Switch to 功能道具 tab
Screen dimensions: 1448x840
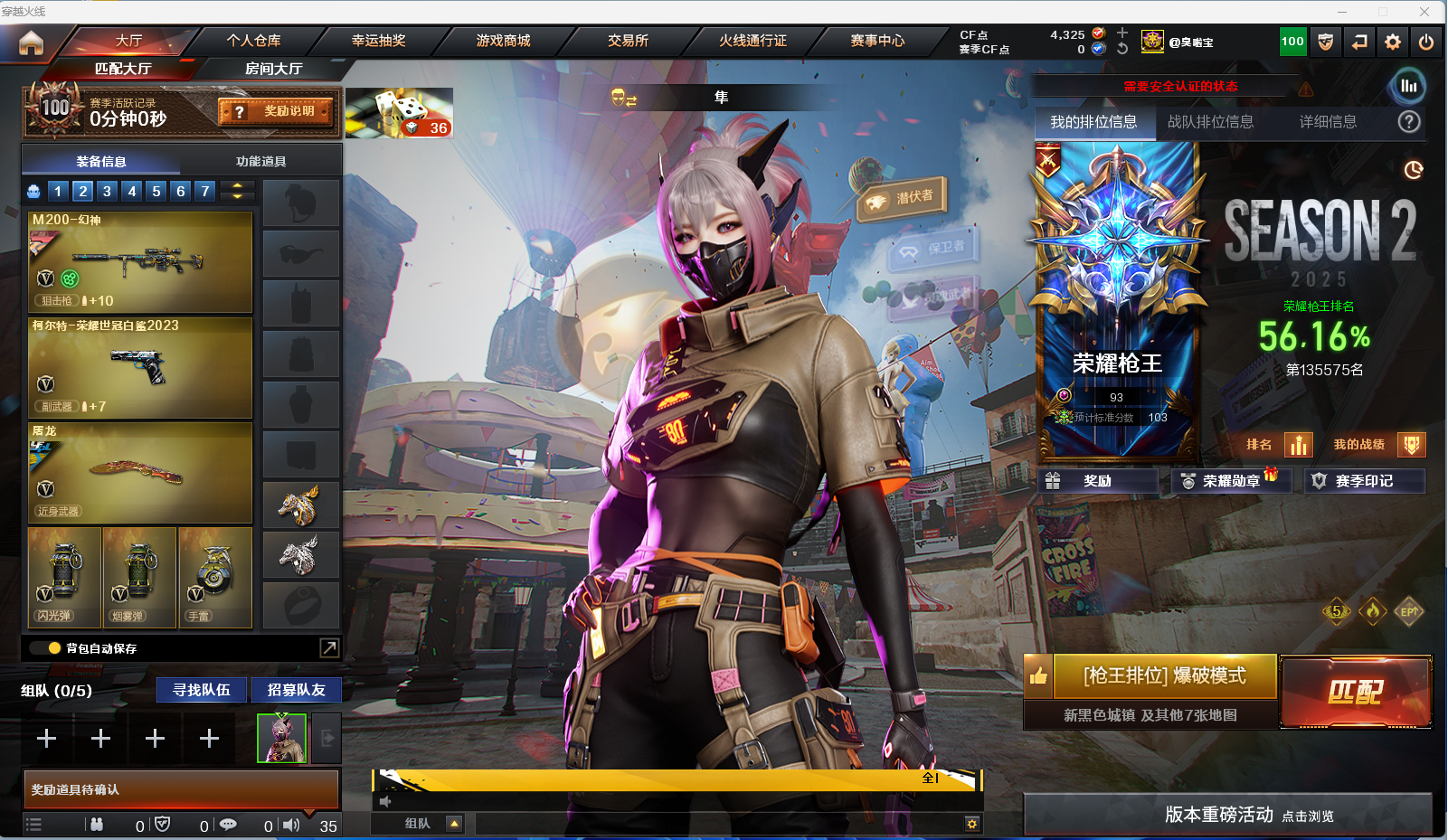coord(260,161)
